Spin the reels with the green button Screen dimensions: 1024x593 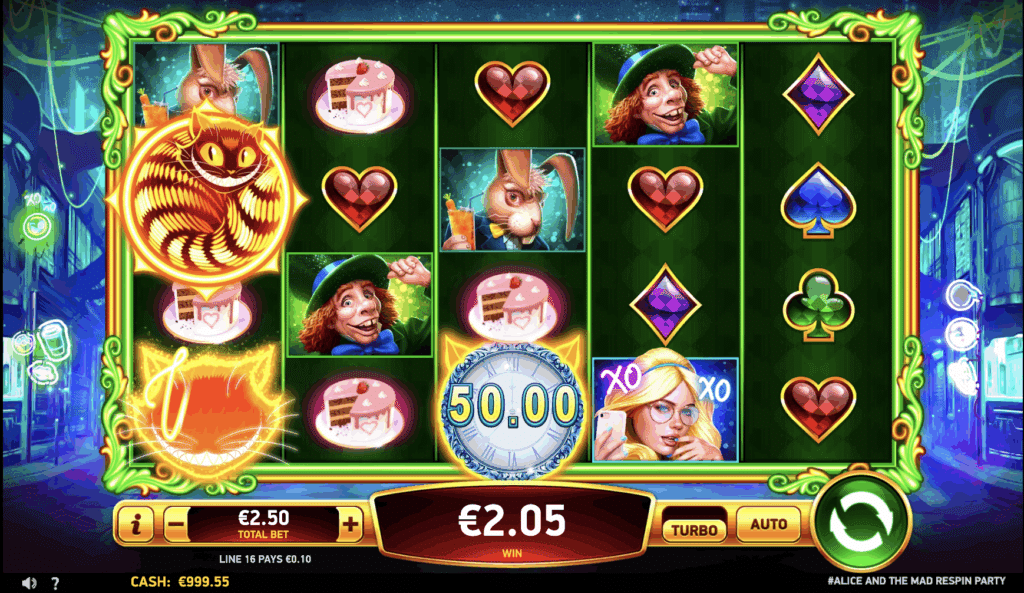tap(860, 522)
